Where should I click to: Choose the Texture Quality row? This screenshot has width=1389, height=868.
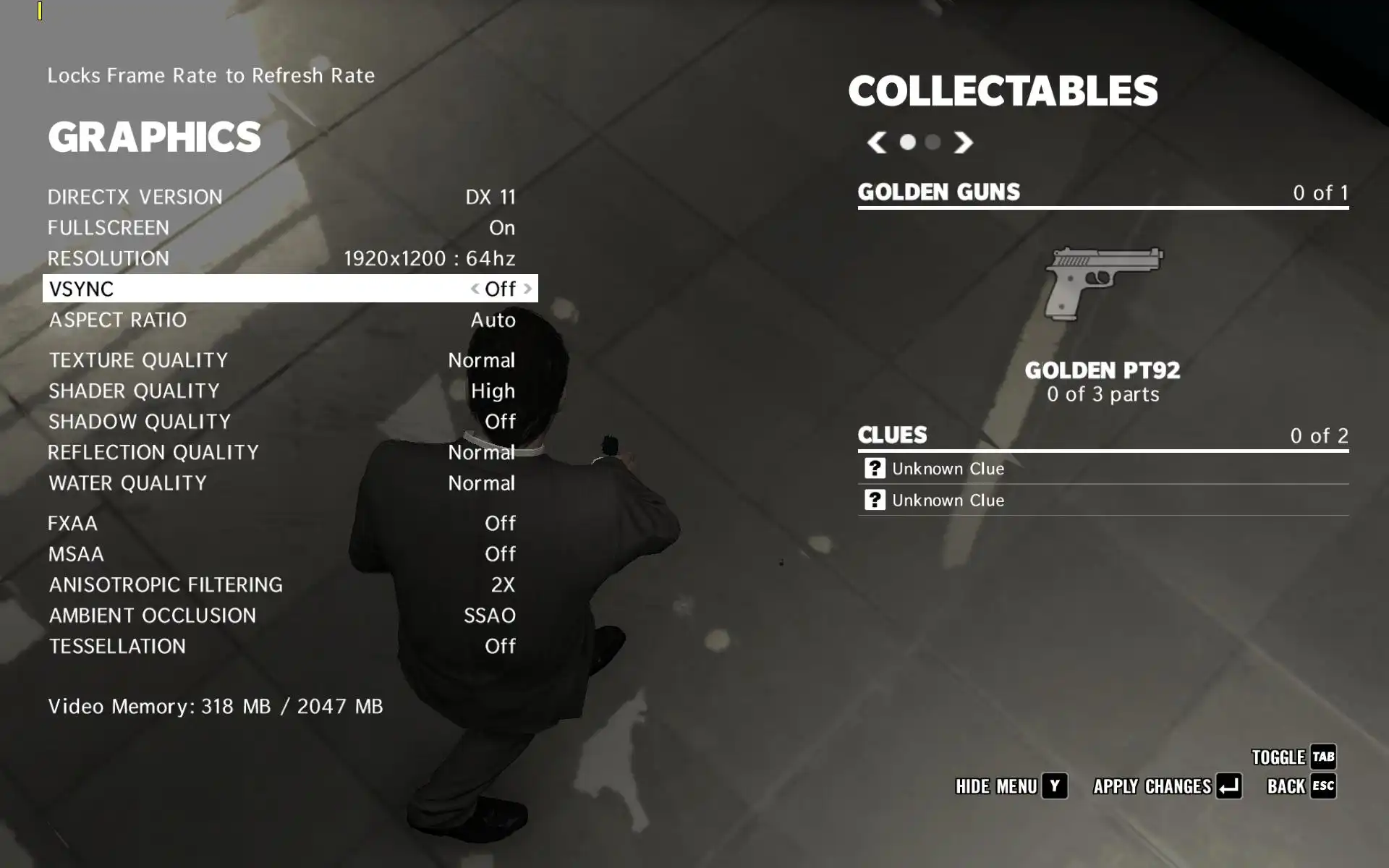click(282, 360)
